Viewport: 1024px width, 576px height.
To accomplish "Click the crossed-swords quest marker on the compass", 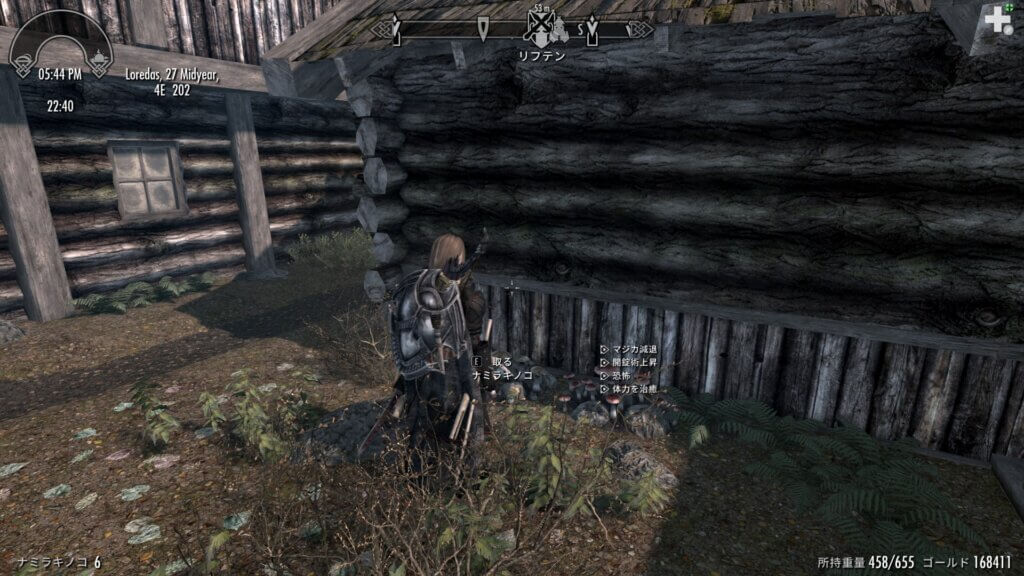I will (x=542, y=27).
